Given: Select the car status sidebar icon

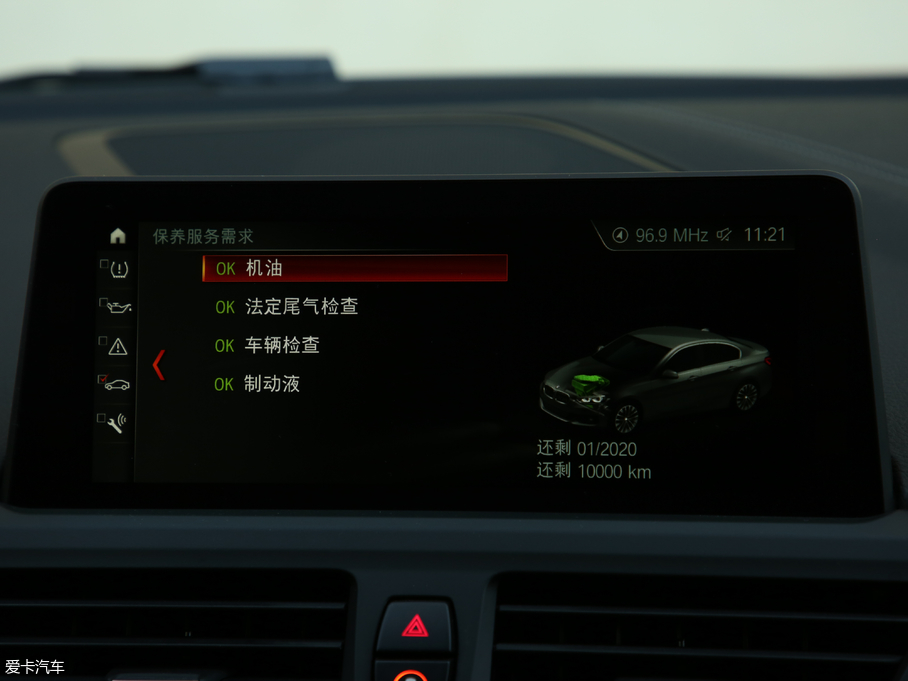Looking at the screenshot, I should click(x=117, y=384).
